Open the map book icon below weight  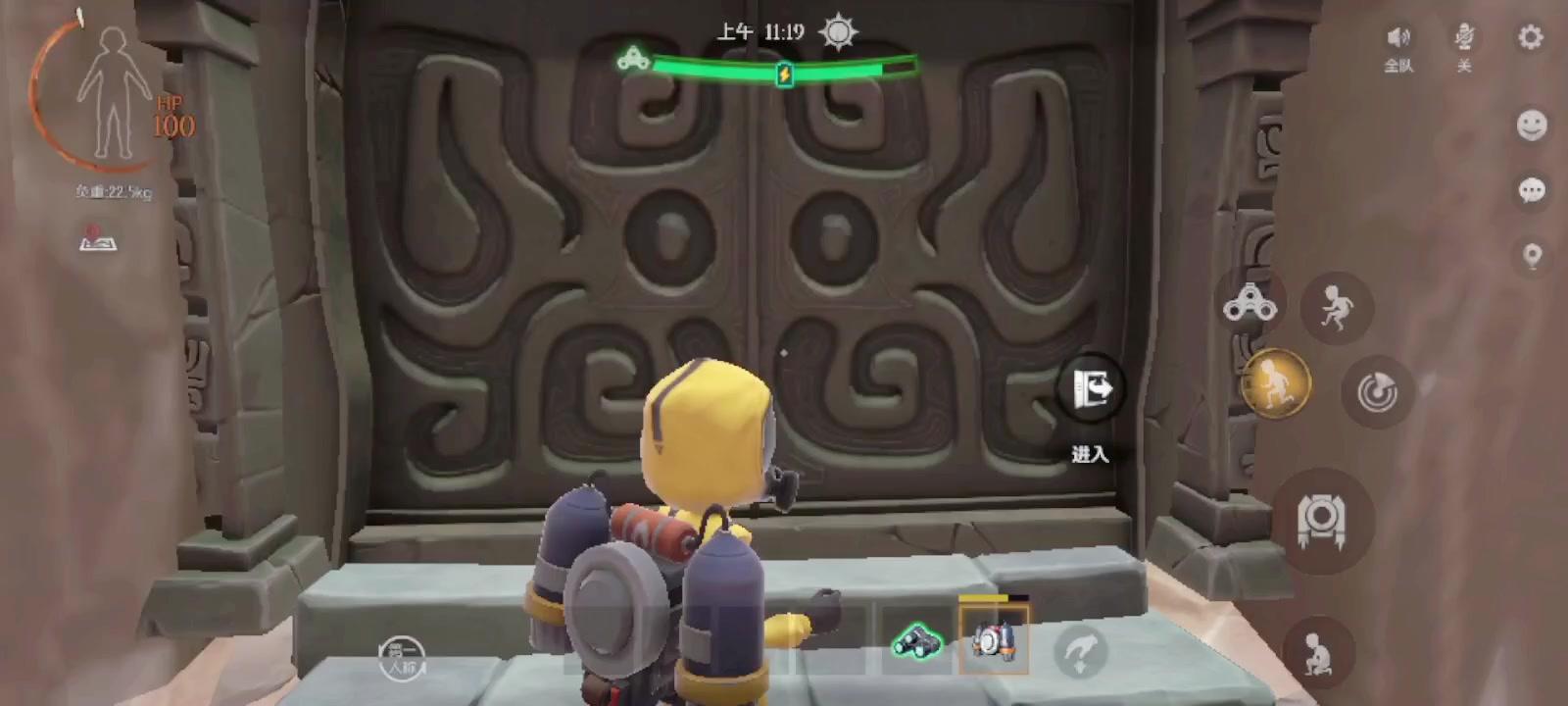(97, 238)
